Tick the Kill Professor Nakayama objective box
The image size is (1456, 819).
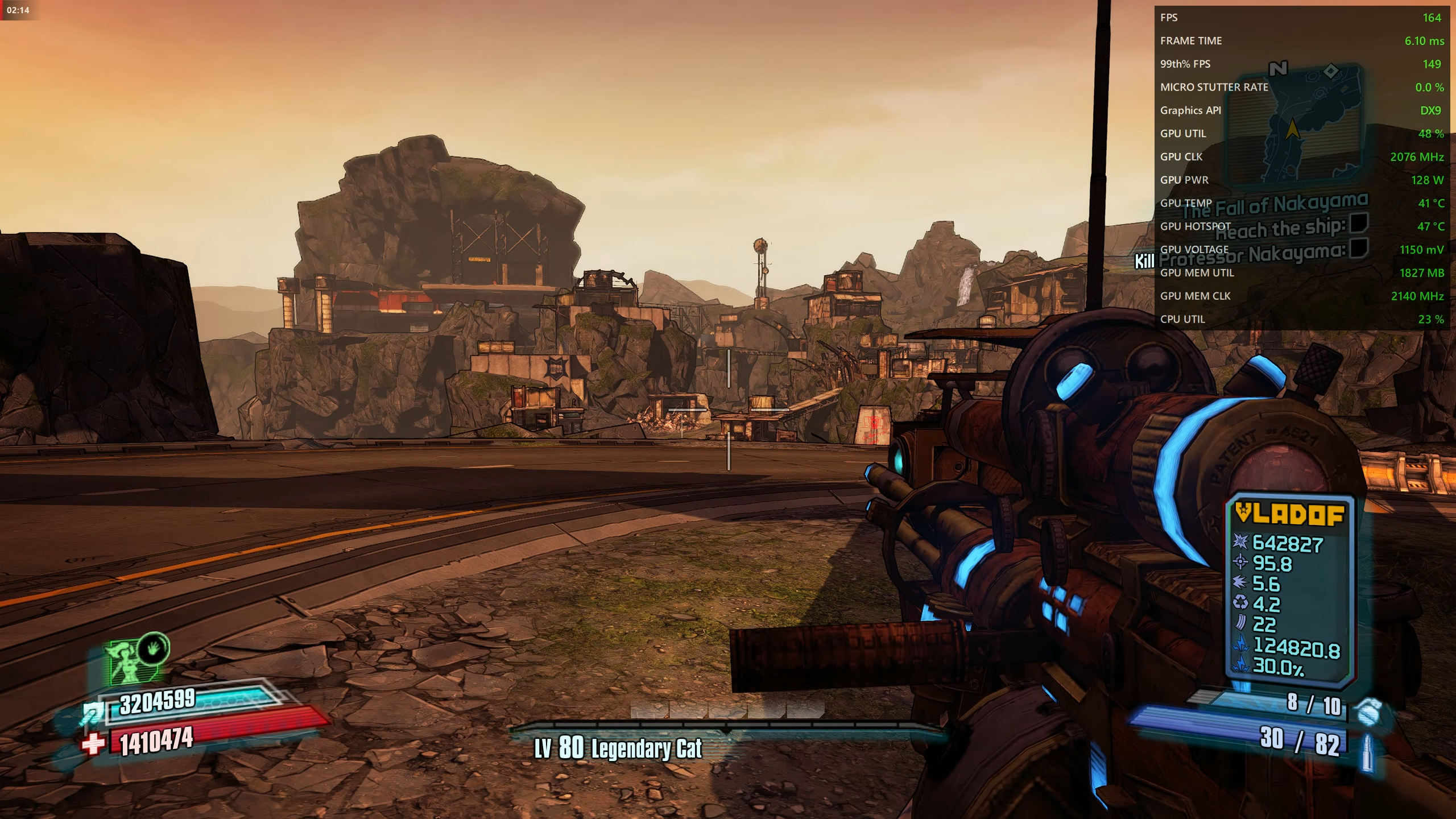pyautogui.click(x=1358, y=248)
